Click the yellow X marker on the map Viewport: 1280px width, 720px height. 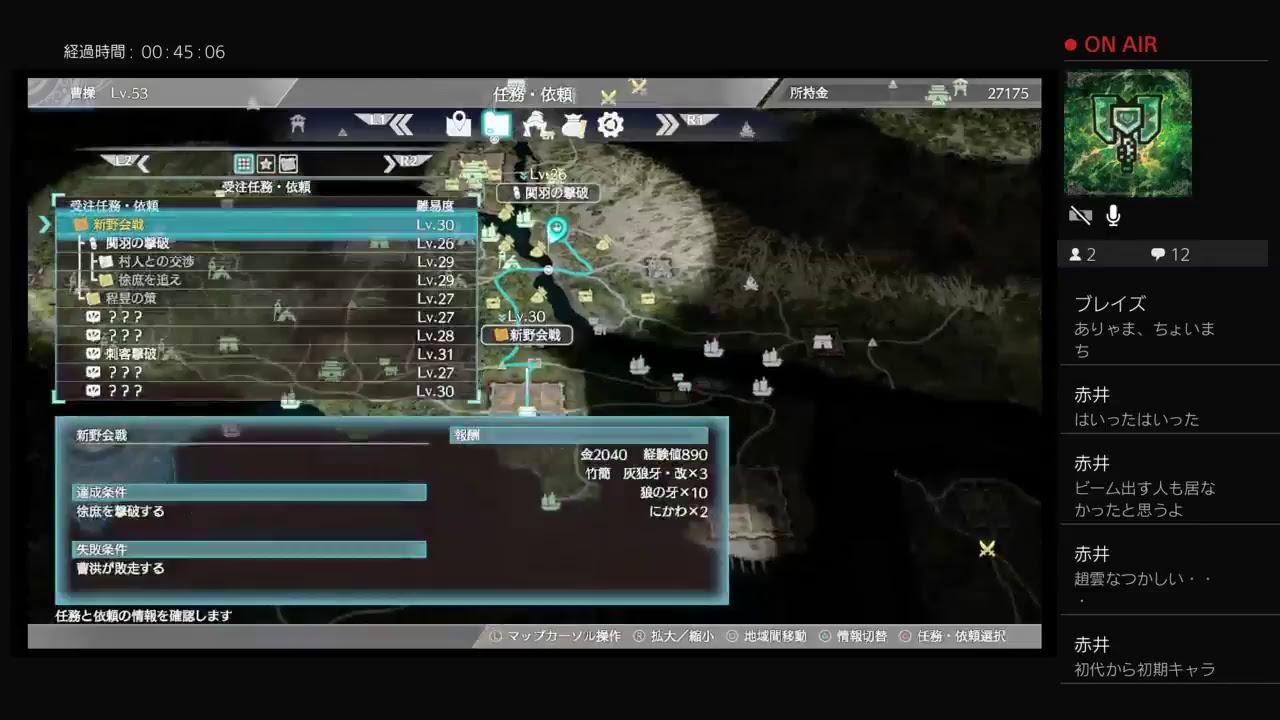tap(986, 549)
